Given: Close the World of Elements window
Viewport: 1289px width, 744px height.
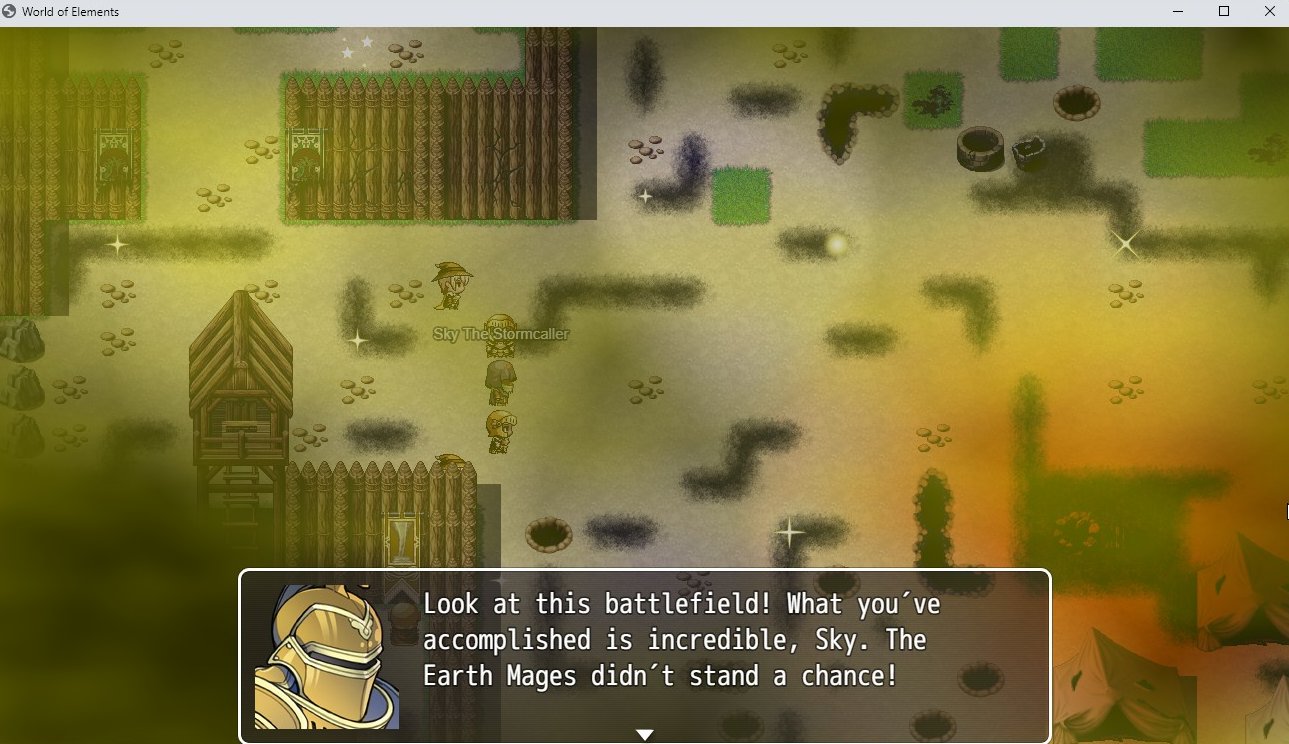Looking at the screenshot, I should pos(1269,12).
